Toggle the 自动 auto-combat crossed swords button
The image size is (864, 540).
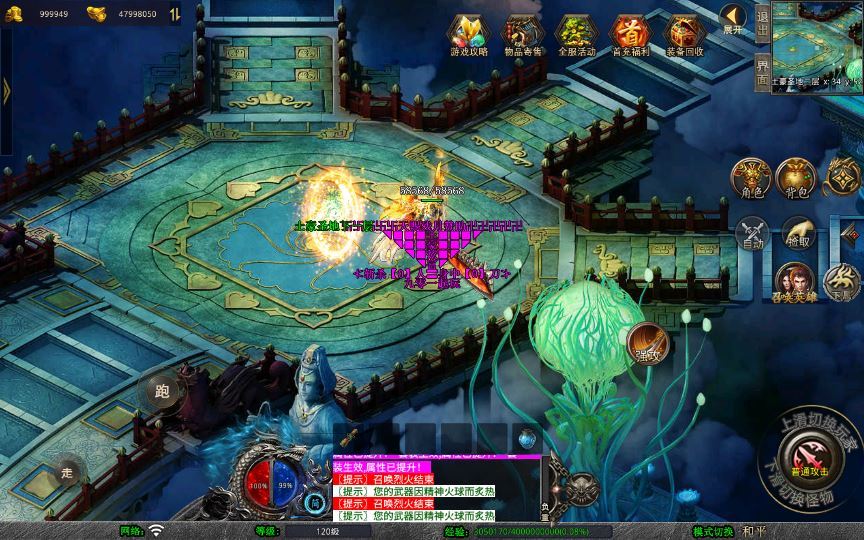(x=750, y=234)
